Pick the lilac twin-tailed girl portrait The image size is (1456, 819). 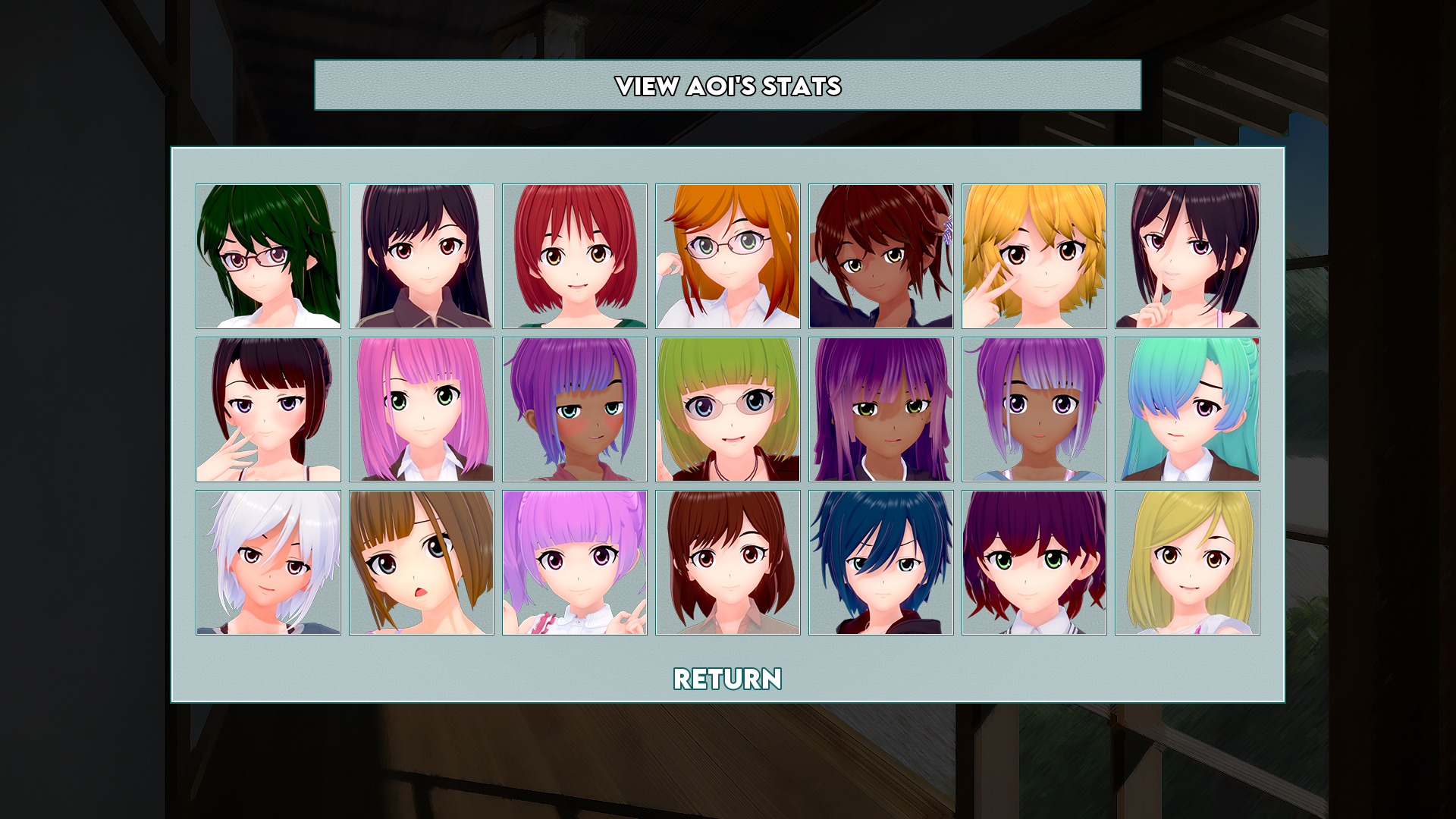pos(575,563)
